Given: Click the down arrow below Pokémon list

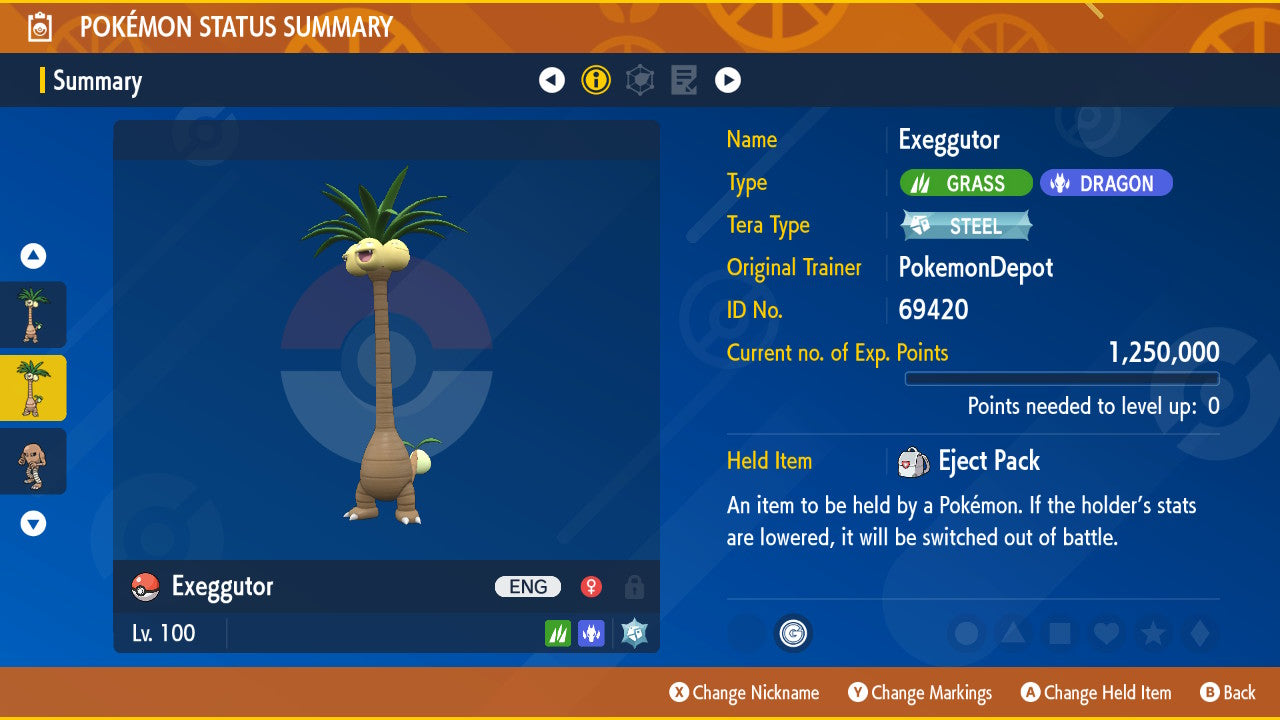Looking at the screenshot, I should [x=33, y=522].
